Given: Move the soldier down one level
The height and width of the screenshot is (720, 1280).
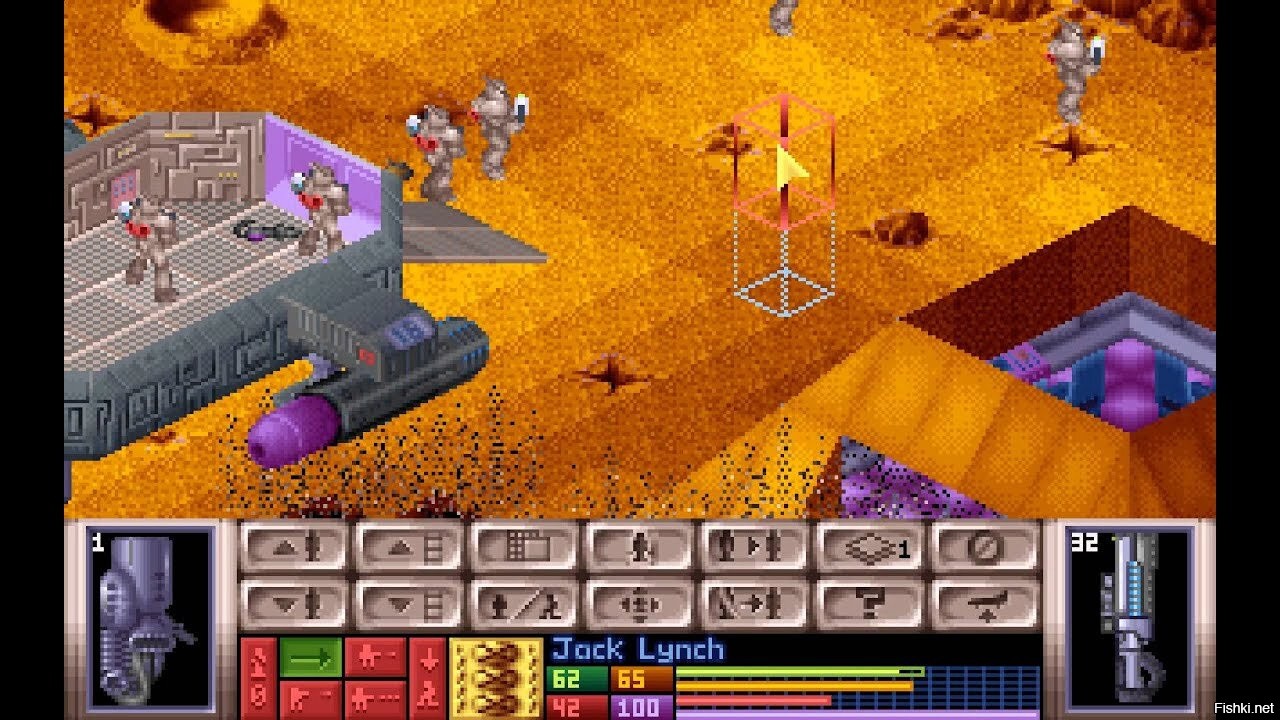Looking at the screenshot, I should (x=294, y=604).
